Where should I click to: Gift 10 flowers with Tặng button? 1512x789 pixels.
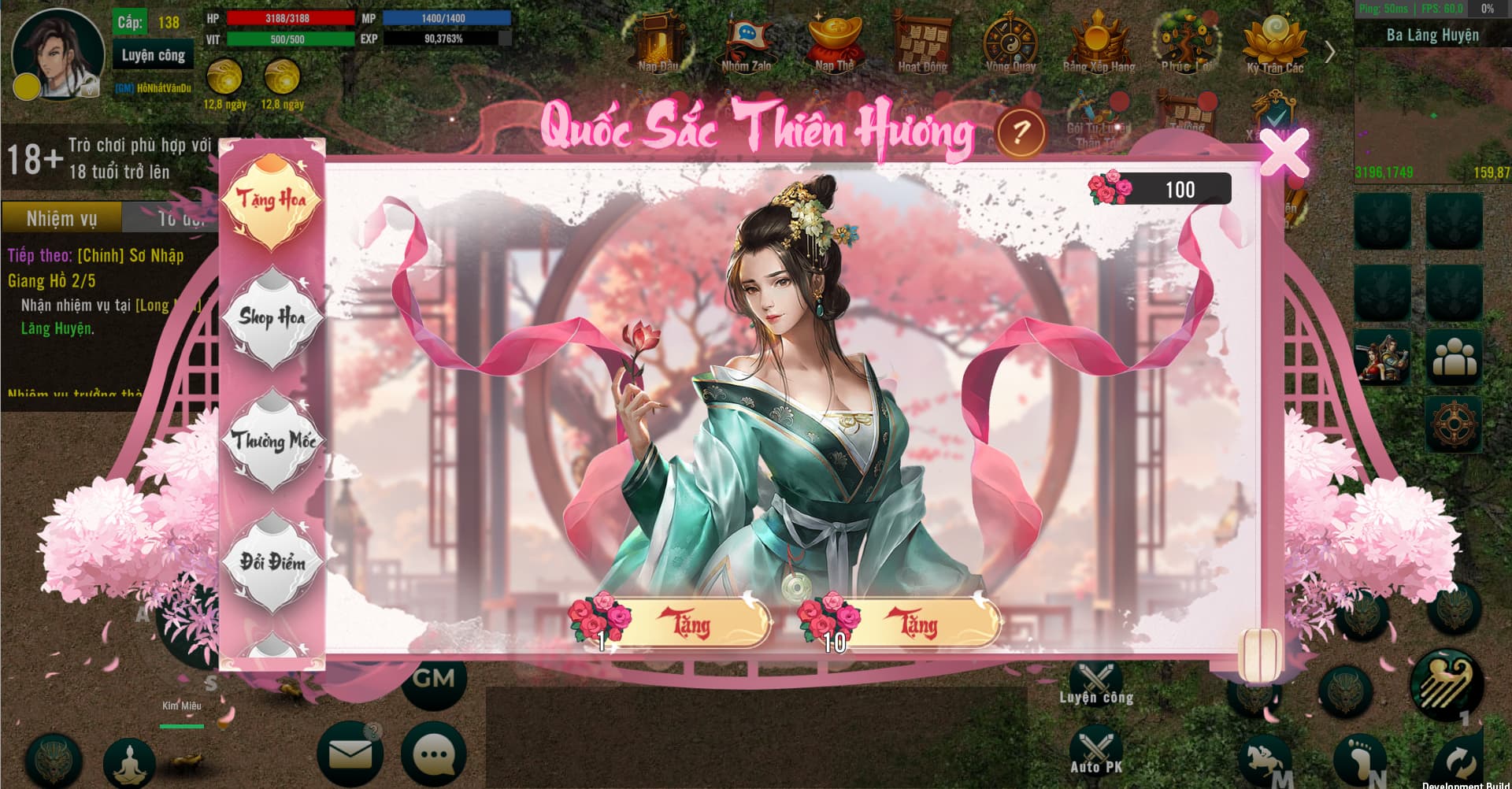[917, 624]
